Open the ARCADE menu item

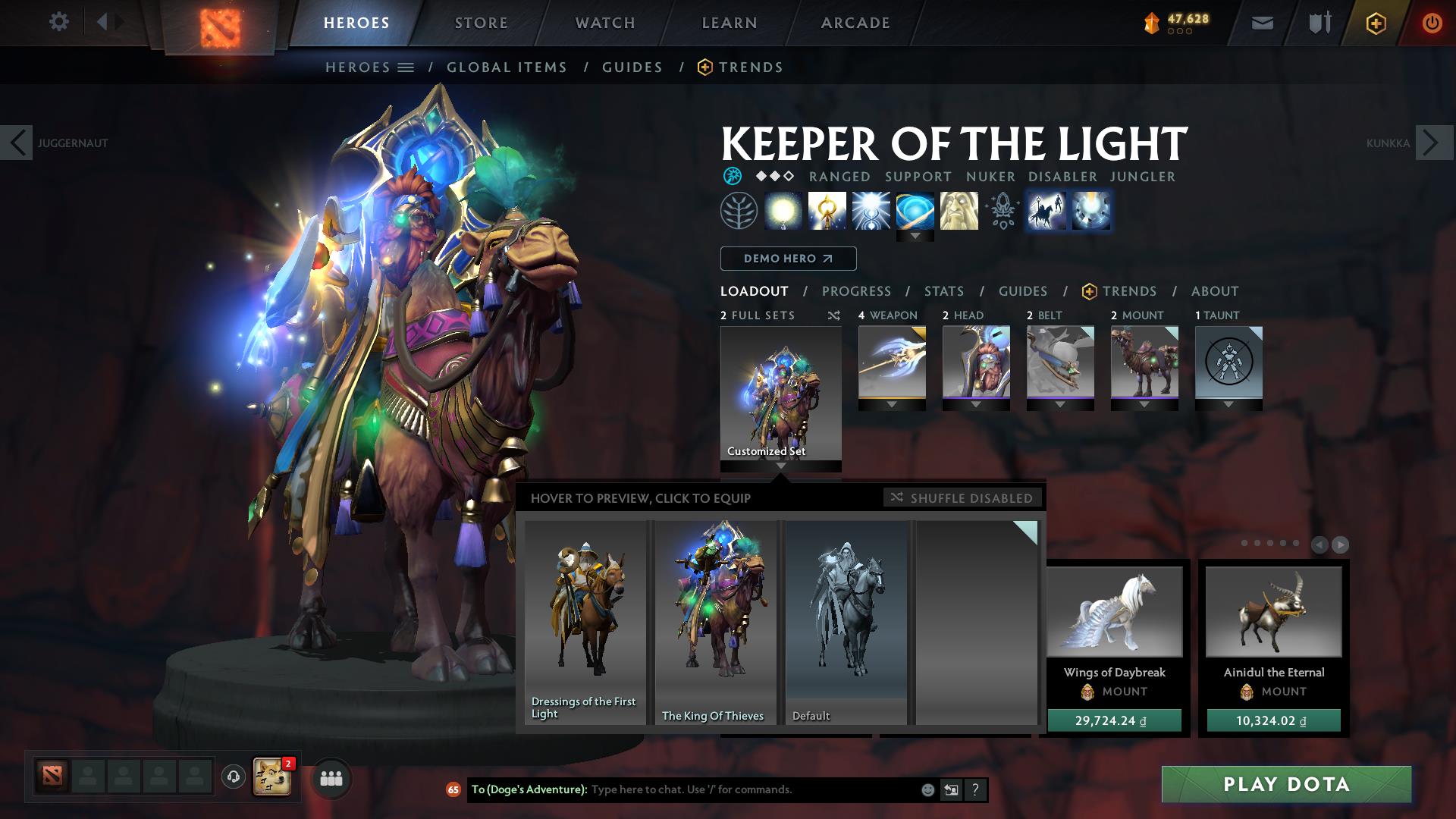coord(855,22)
